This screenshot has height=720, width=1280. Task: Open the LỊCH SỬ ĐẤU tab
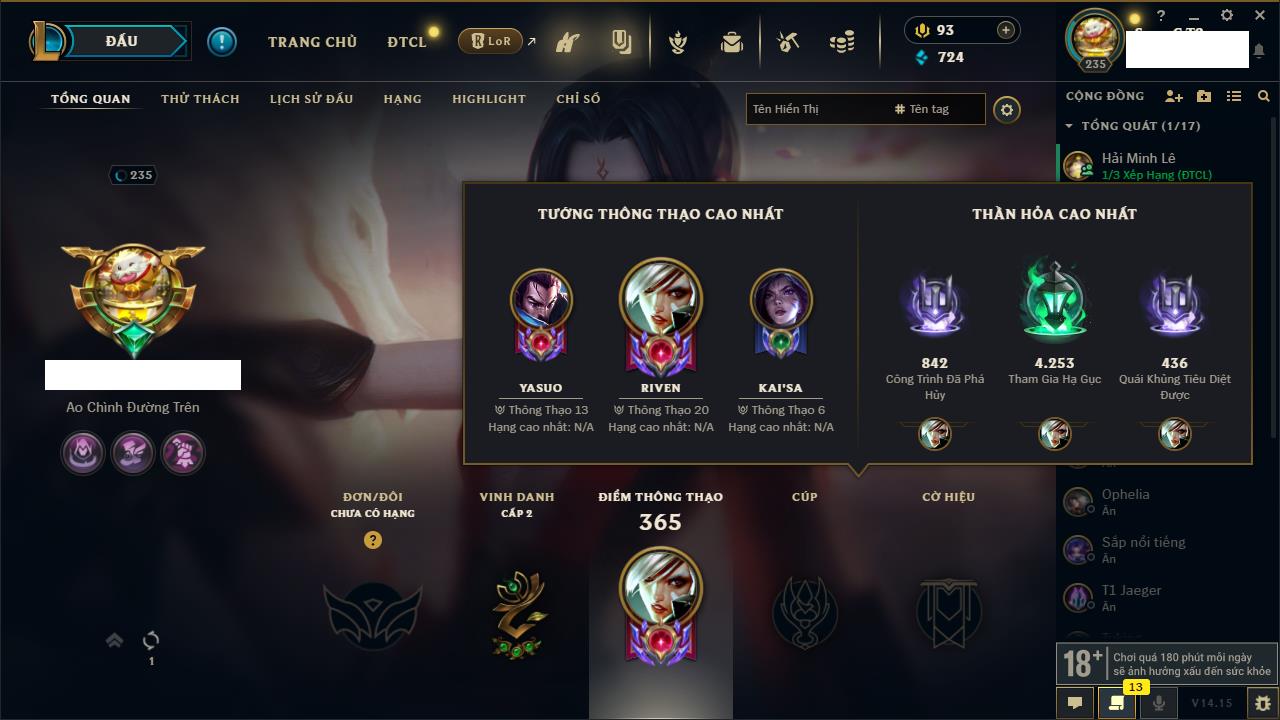[x=311, y=99]
